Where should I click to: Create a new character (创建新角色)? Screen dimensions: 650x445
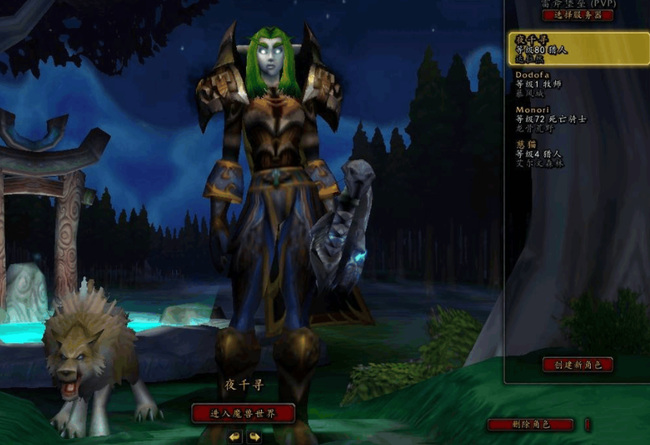click(577, 364)
